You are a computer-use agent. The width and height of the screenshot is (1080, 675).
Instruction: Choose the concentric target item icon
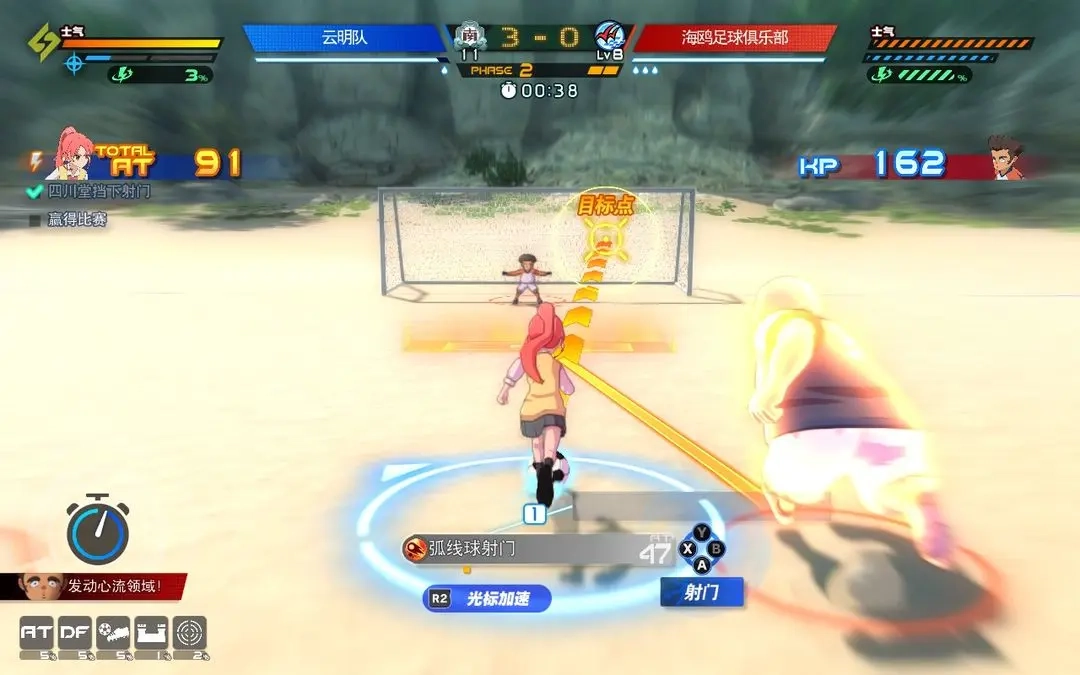pyautogui.click(x=190, y=633)
